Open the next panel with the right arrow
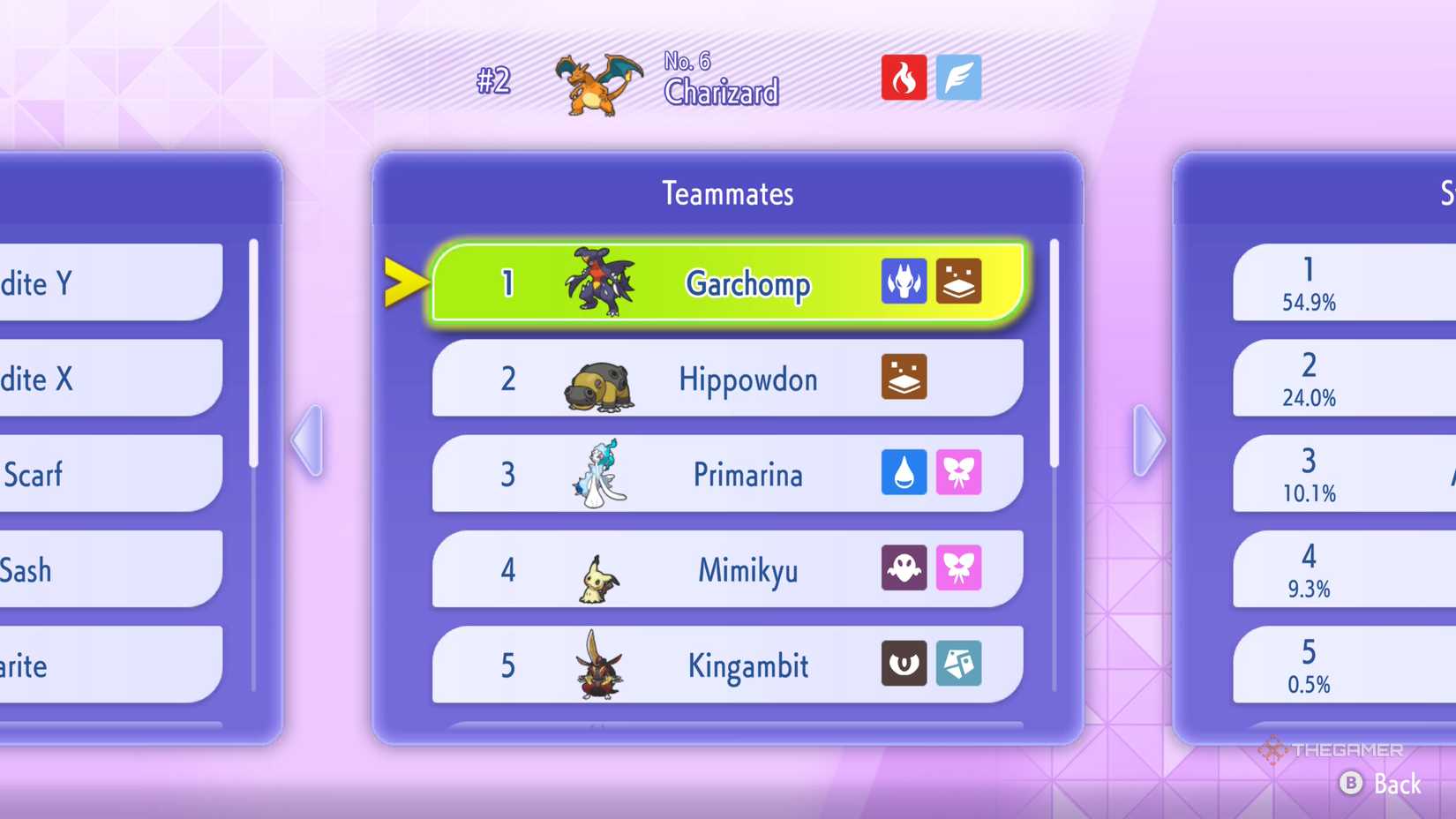This screenshot has width=1456, height=819. pyautogui.click(x=1146, y=441)
